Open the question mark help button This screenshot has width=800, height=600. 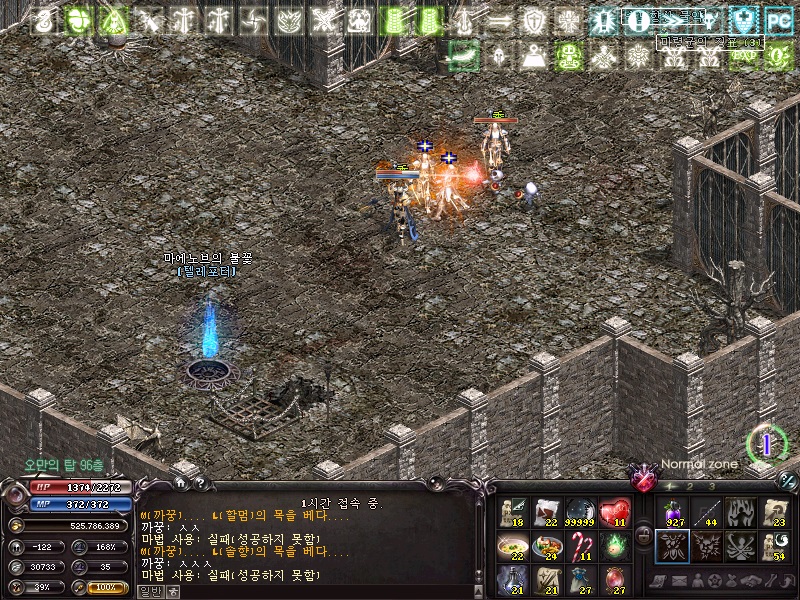point(200,482)
